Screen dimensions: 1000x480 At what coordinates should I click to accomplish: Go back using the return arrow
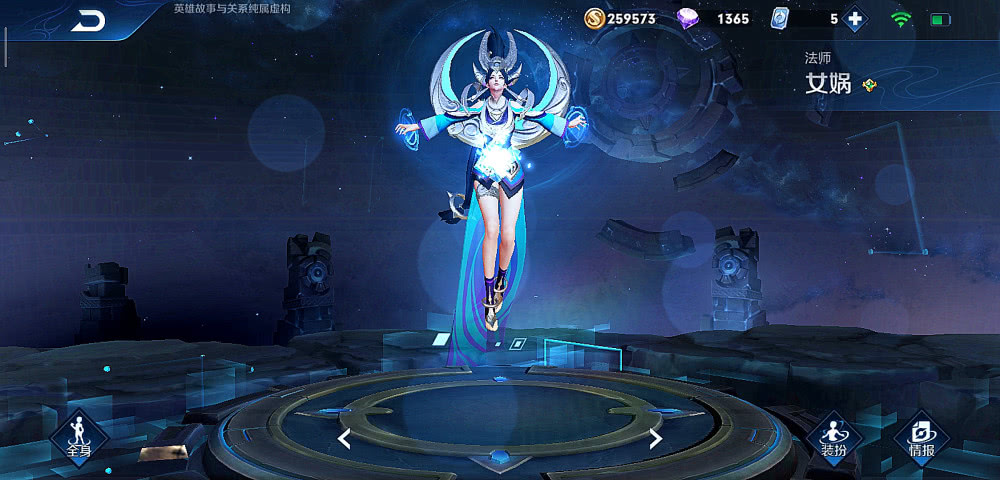pos(89,21)
